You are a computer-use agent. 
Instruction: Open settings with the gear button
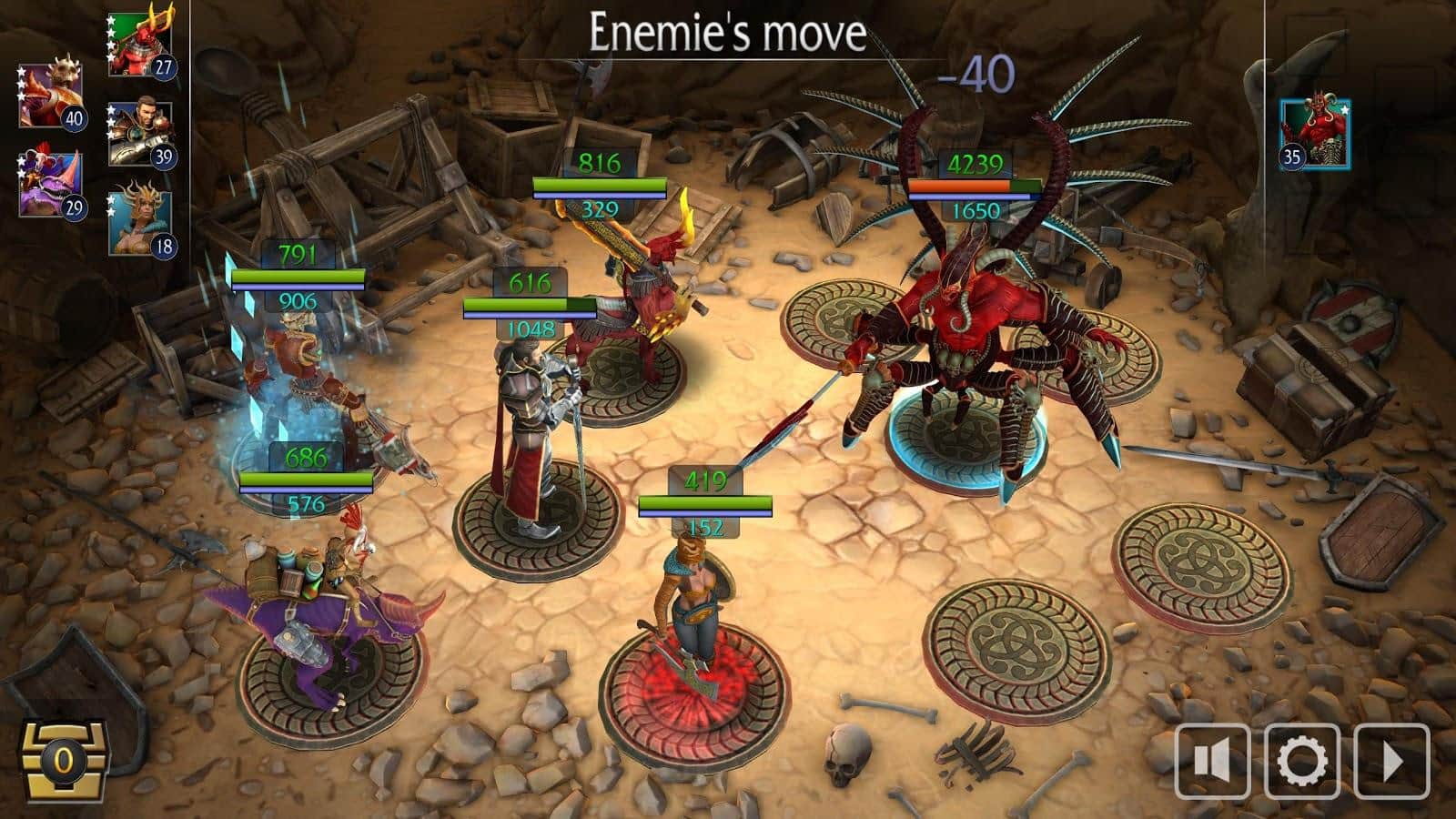(x=1301, y=762)
